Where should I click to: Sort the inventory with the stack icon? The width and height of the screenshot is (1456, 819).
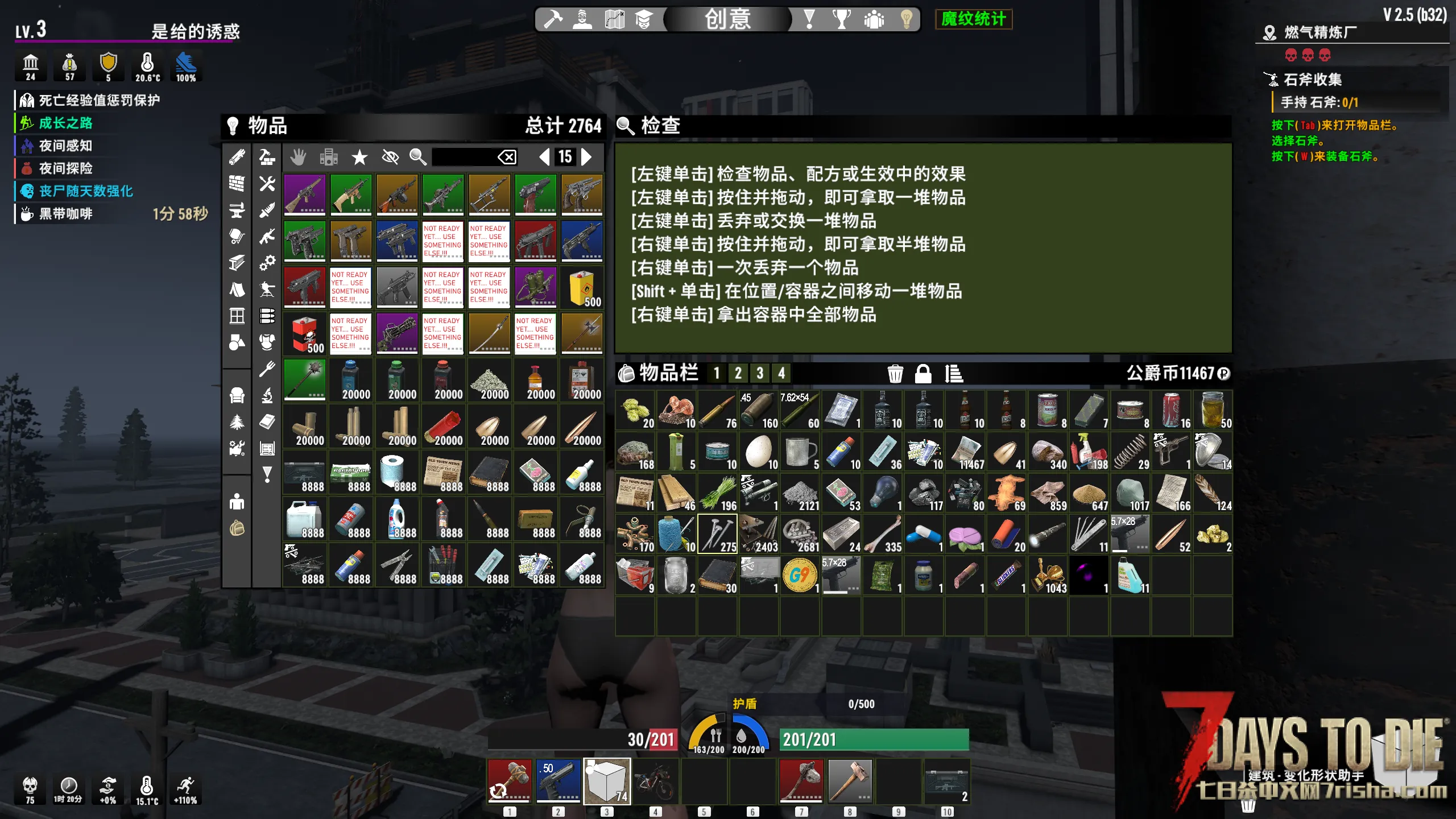(x=953, y=374)
